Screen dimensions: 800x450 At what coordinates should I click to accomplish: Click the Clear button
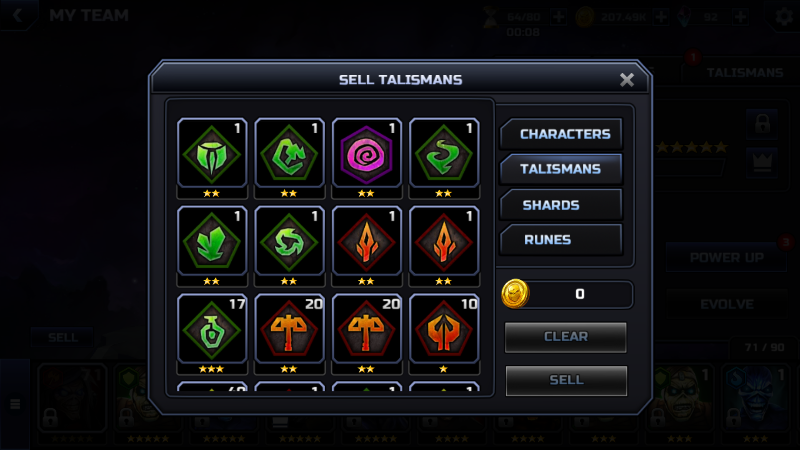(x=566, y=337)
